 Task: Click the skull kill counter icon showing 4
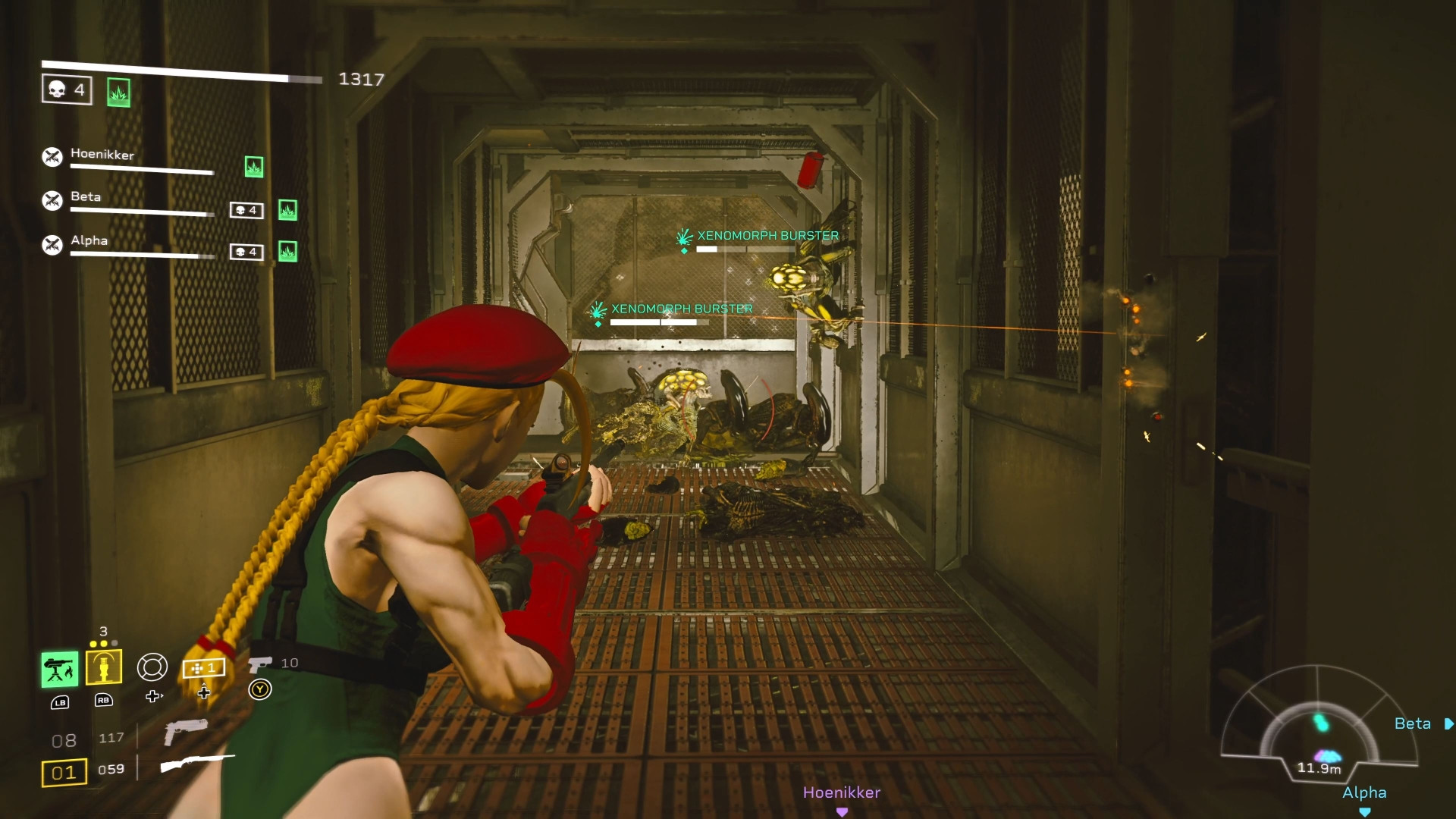tap(66, 89)
